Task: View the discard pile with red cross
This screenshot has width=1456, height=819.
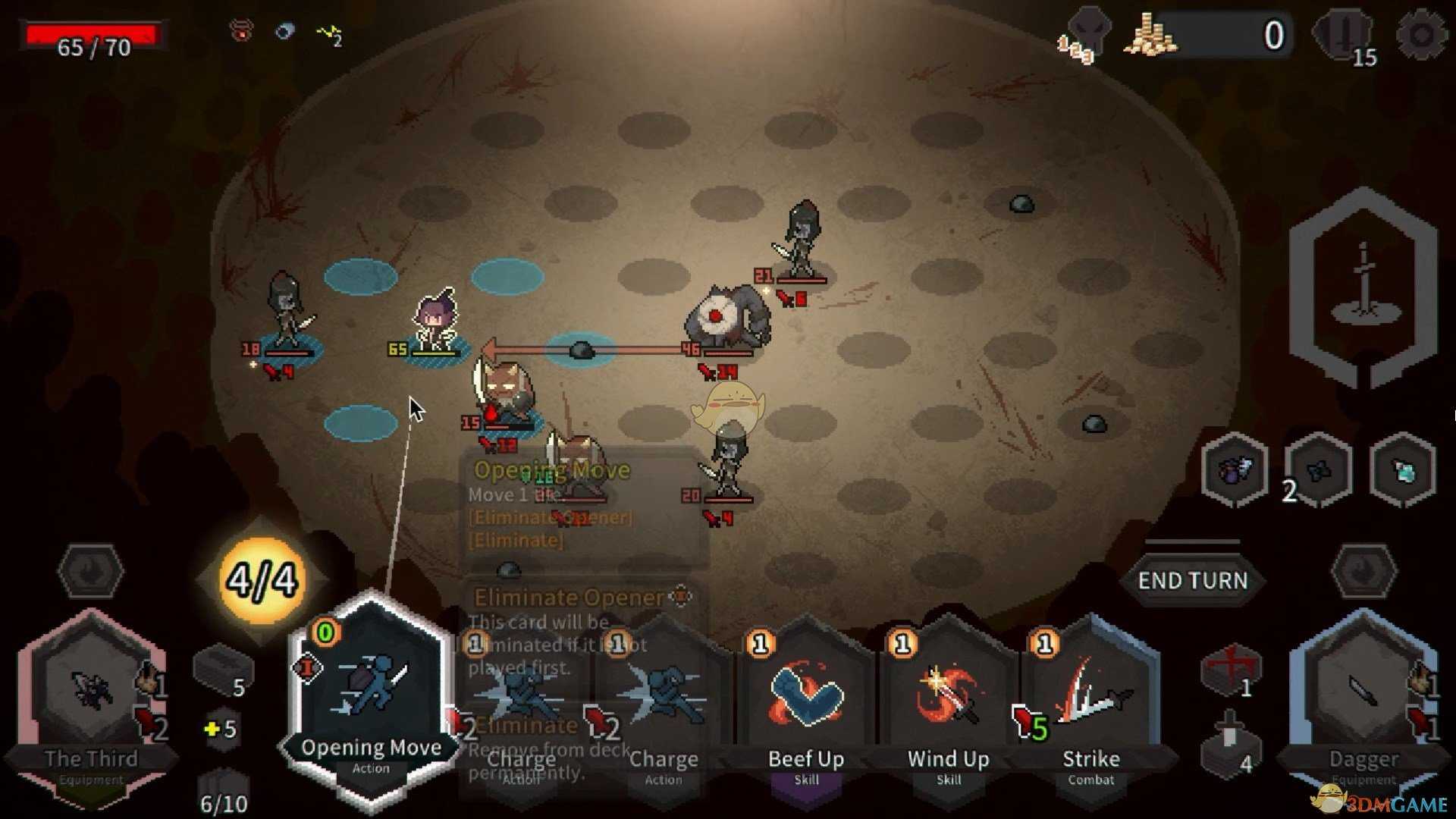Action: point(1230,669)
